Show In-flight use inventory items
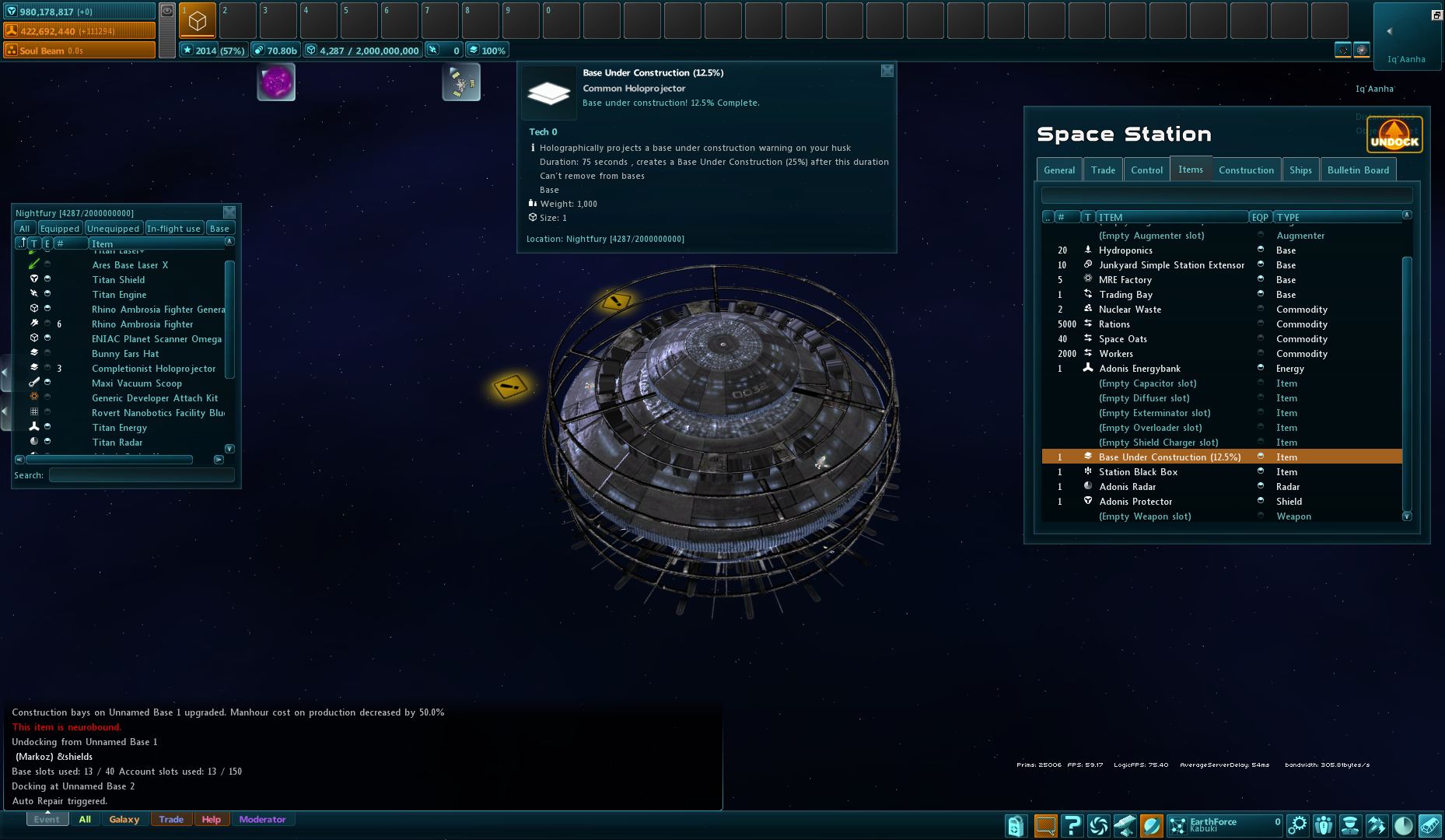1445x840 pixels. click(173, 229)
